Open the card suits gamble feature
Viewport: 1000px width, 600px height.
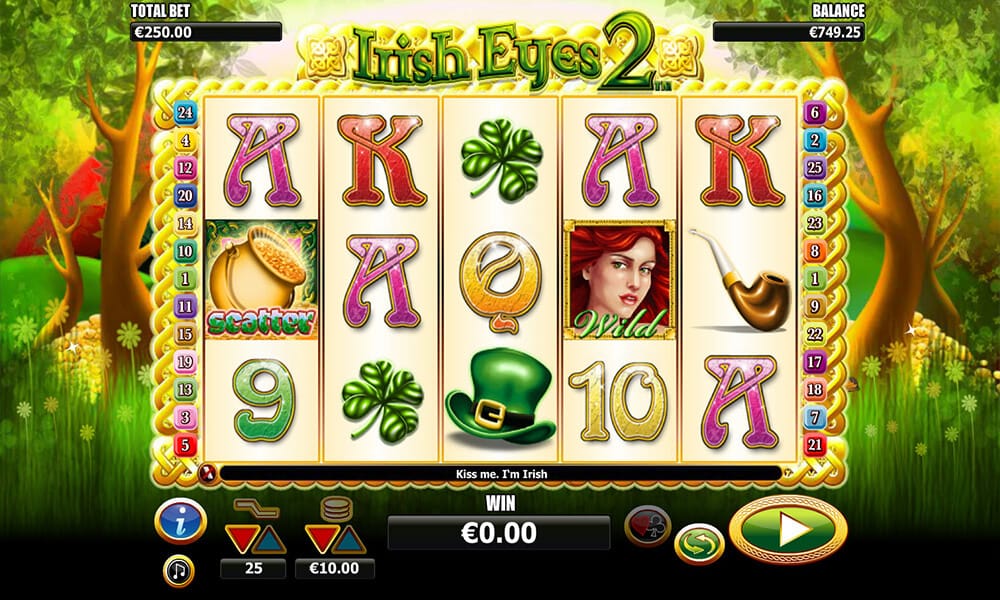647,525
